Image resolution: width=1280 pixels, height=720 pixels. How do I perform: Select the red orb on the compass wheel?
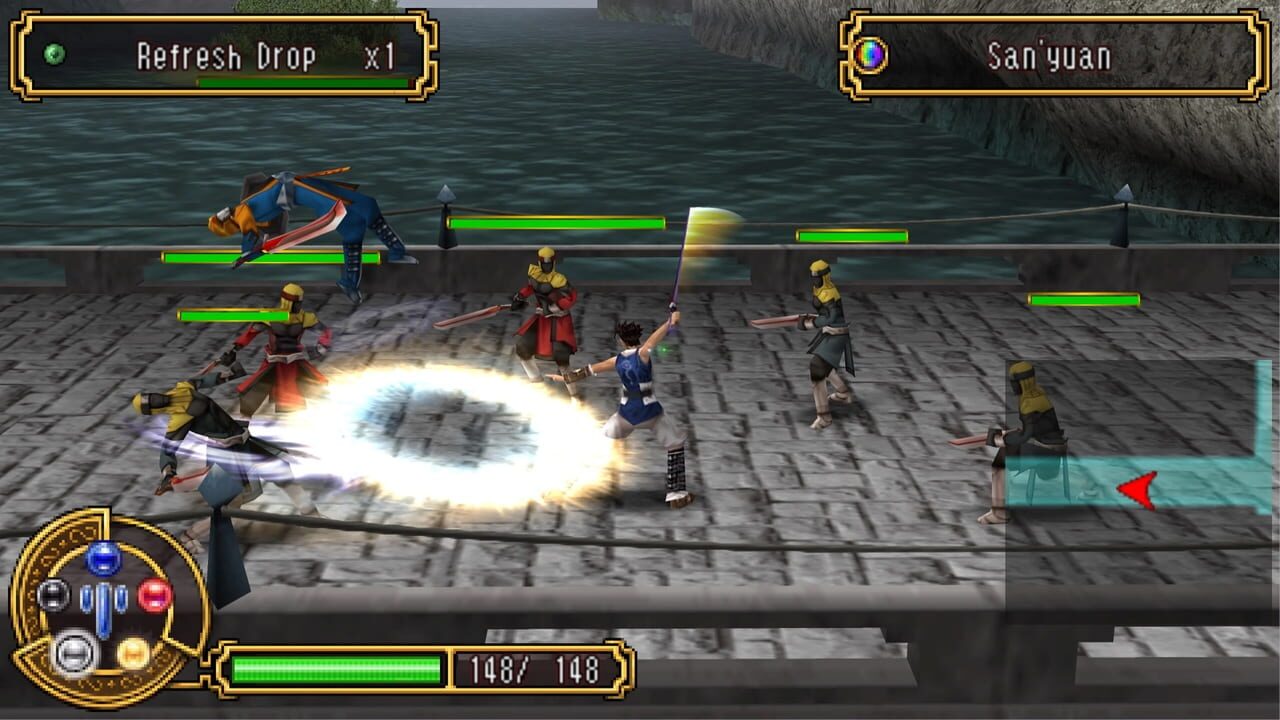154,595
